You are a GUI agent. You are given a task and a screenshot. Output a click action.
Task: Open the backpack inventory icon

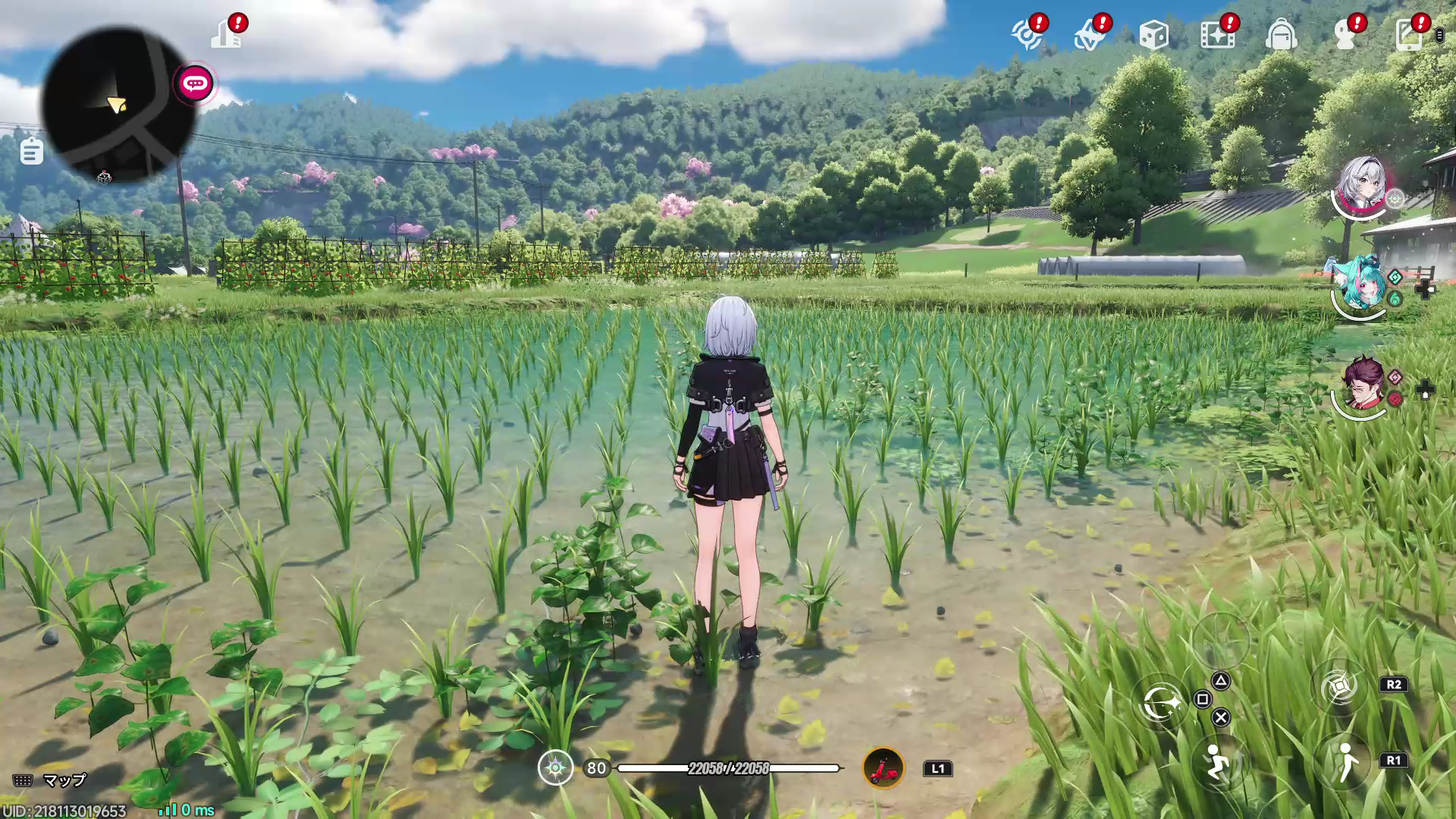(1282, 34)
